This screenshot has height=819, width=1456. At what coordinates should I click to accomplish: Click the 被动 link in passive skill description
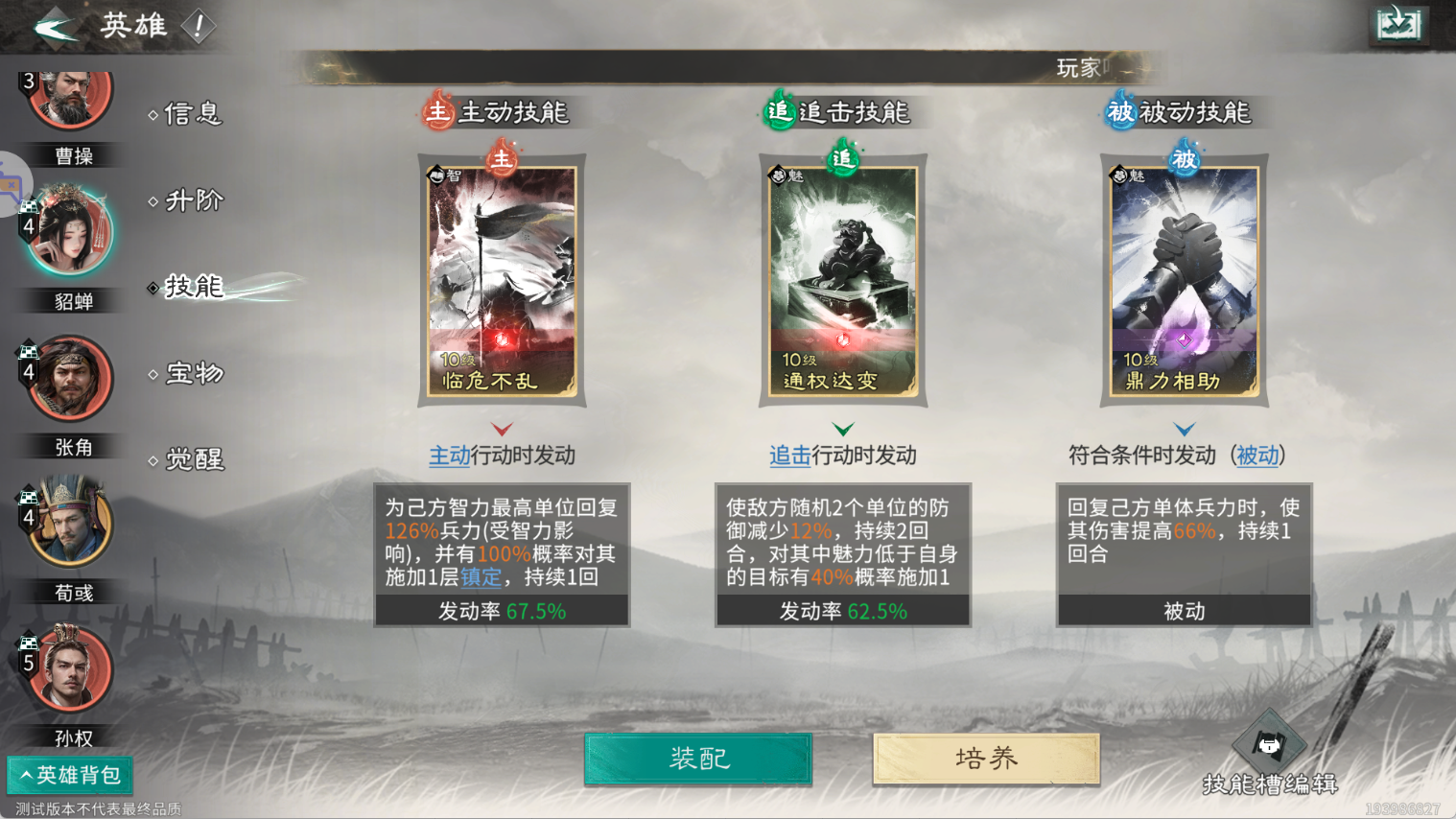[1257, 456]
